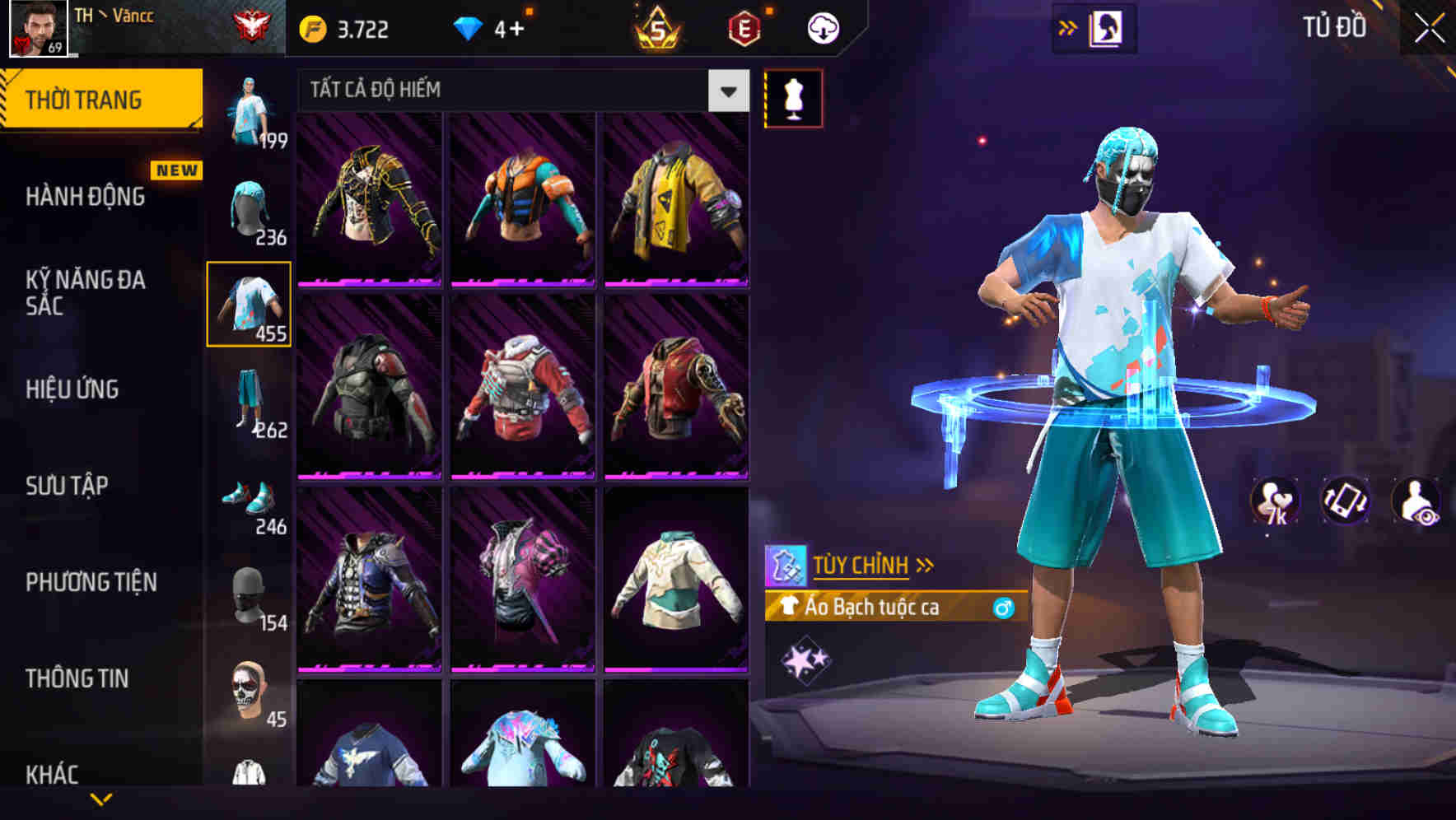Switch to the Hành Động tab
Image resolution: width=1456 pixels, height=820 pixels.
(86, 198)
